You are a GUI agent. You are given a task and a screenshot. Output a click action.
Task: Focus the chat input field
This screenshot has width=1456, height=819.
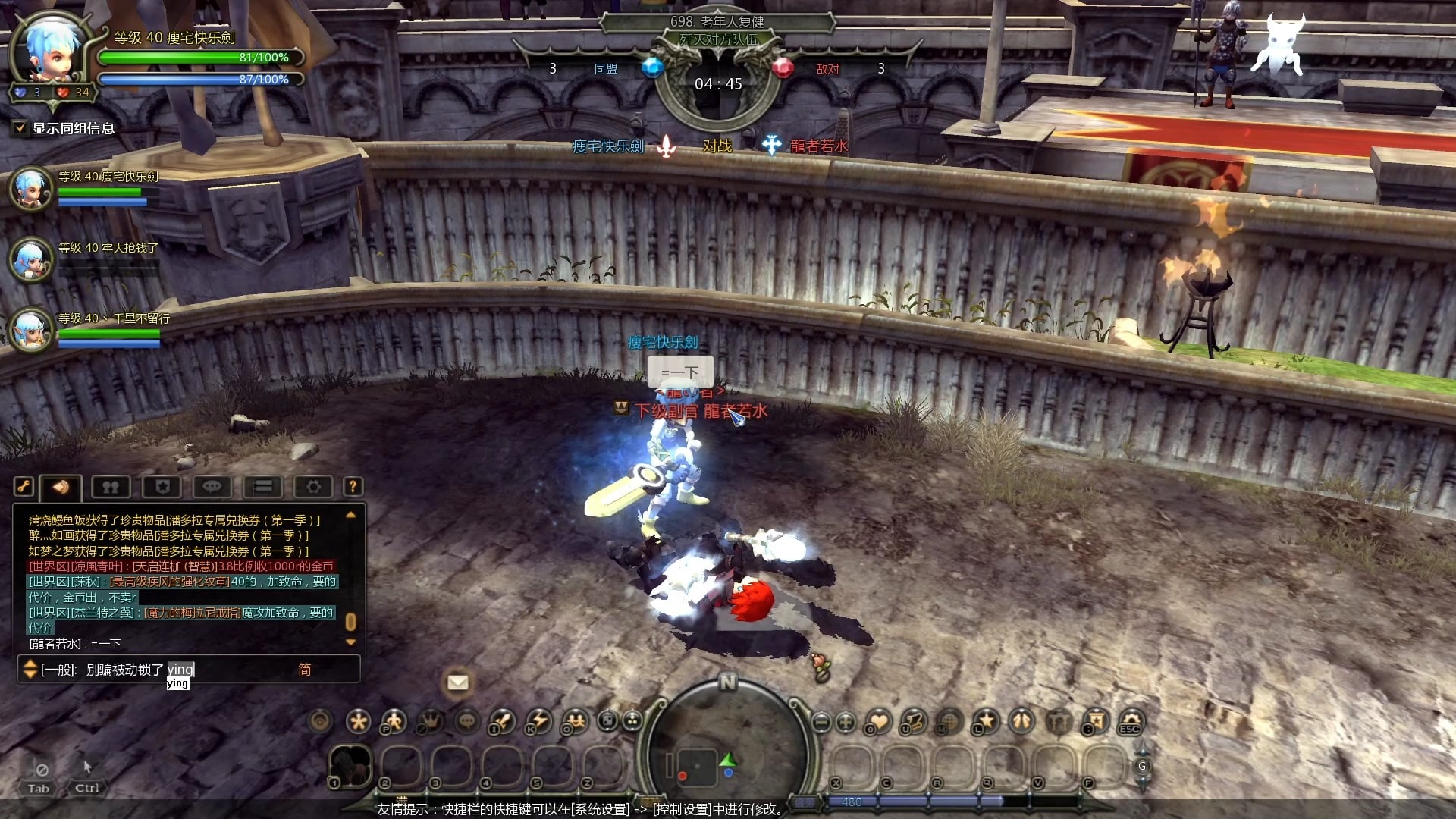point(227,670)
